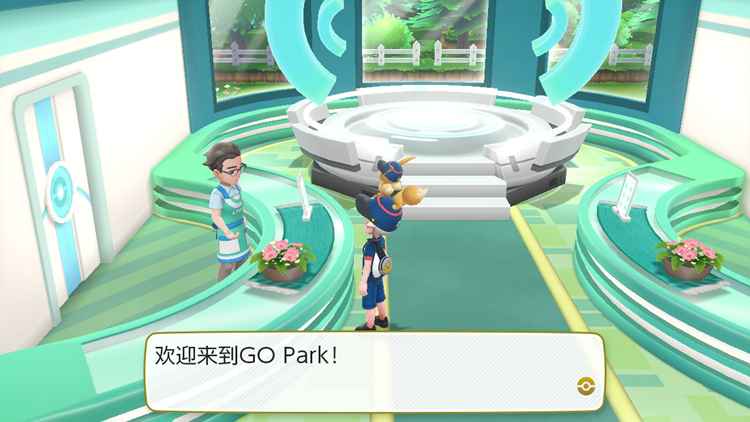Screen dimensions: 750x422
Task: Click the Poké Ball continue indicator
Action: [x=585, y=387]
